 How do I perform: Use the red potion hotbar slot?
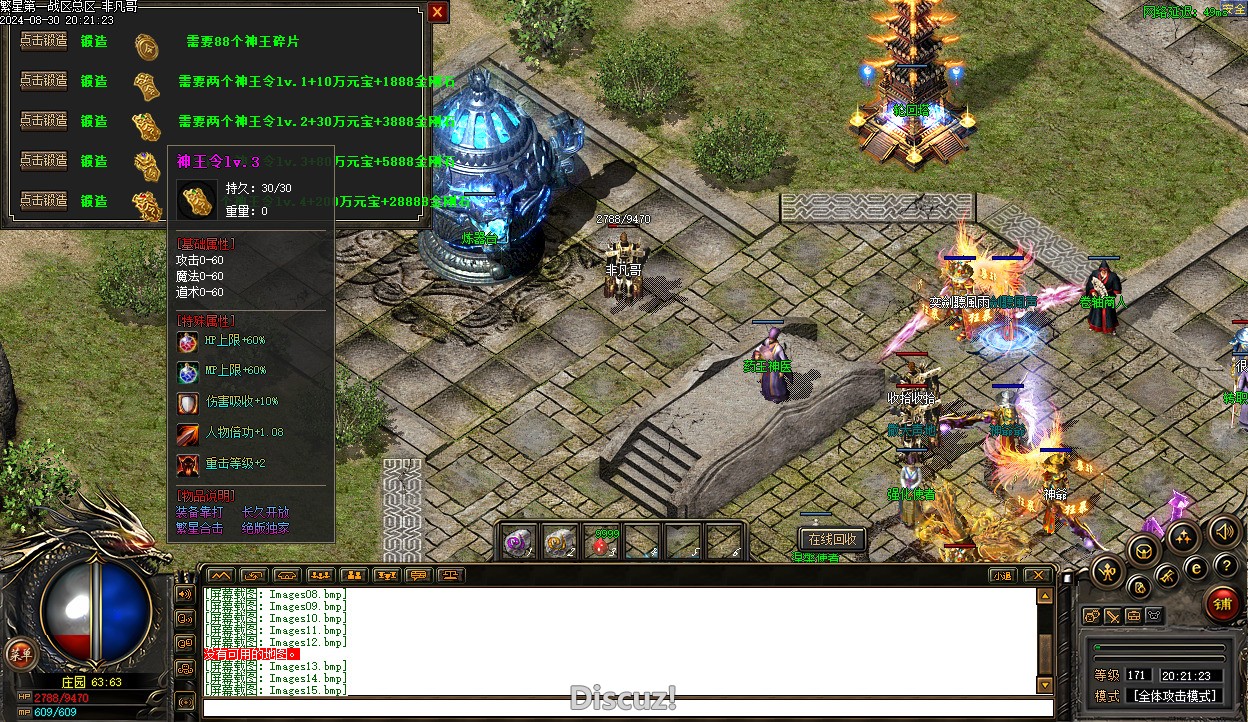point(603,543)
